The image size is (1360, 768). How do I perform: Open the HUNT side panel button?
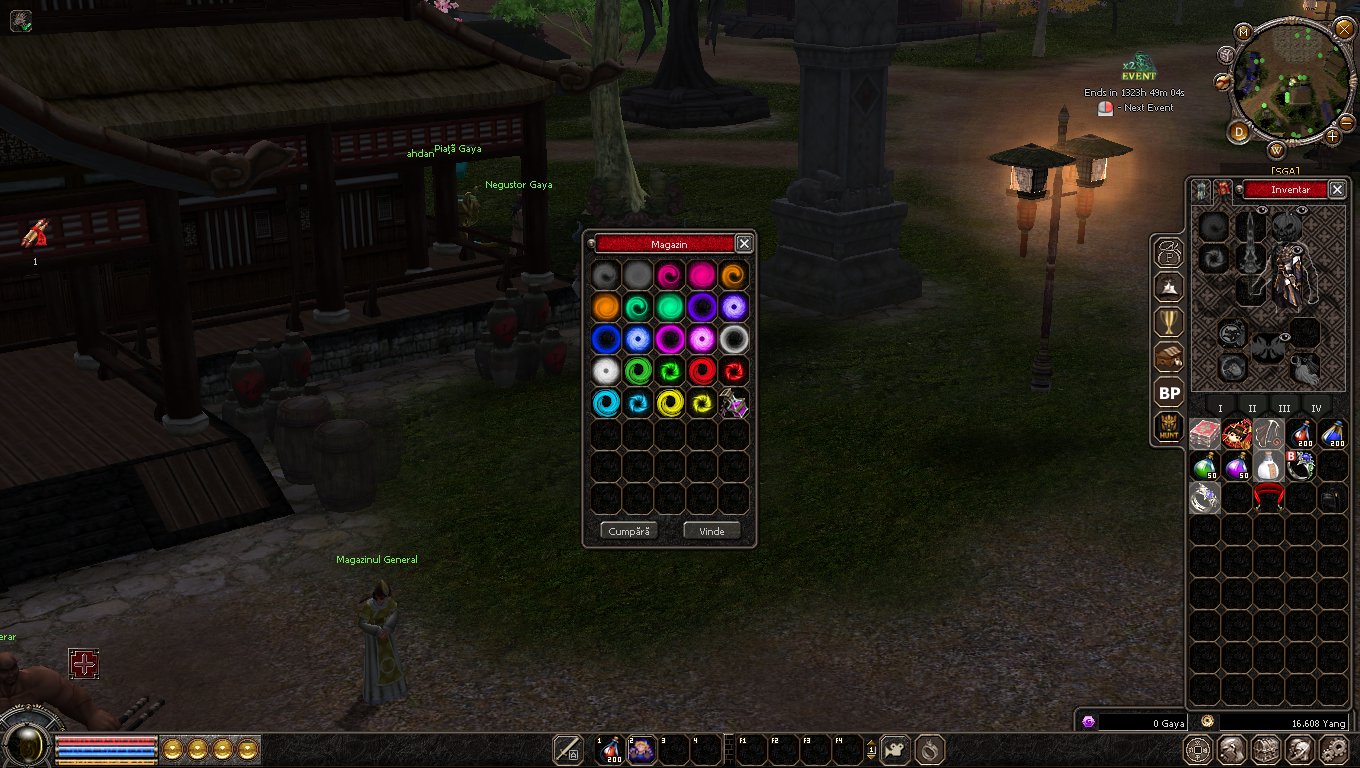[x=1168, y=428]
